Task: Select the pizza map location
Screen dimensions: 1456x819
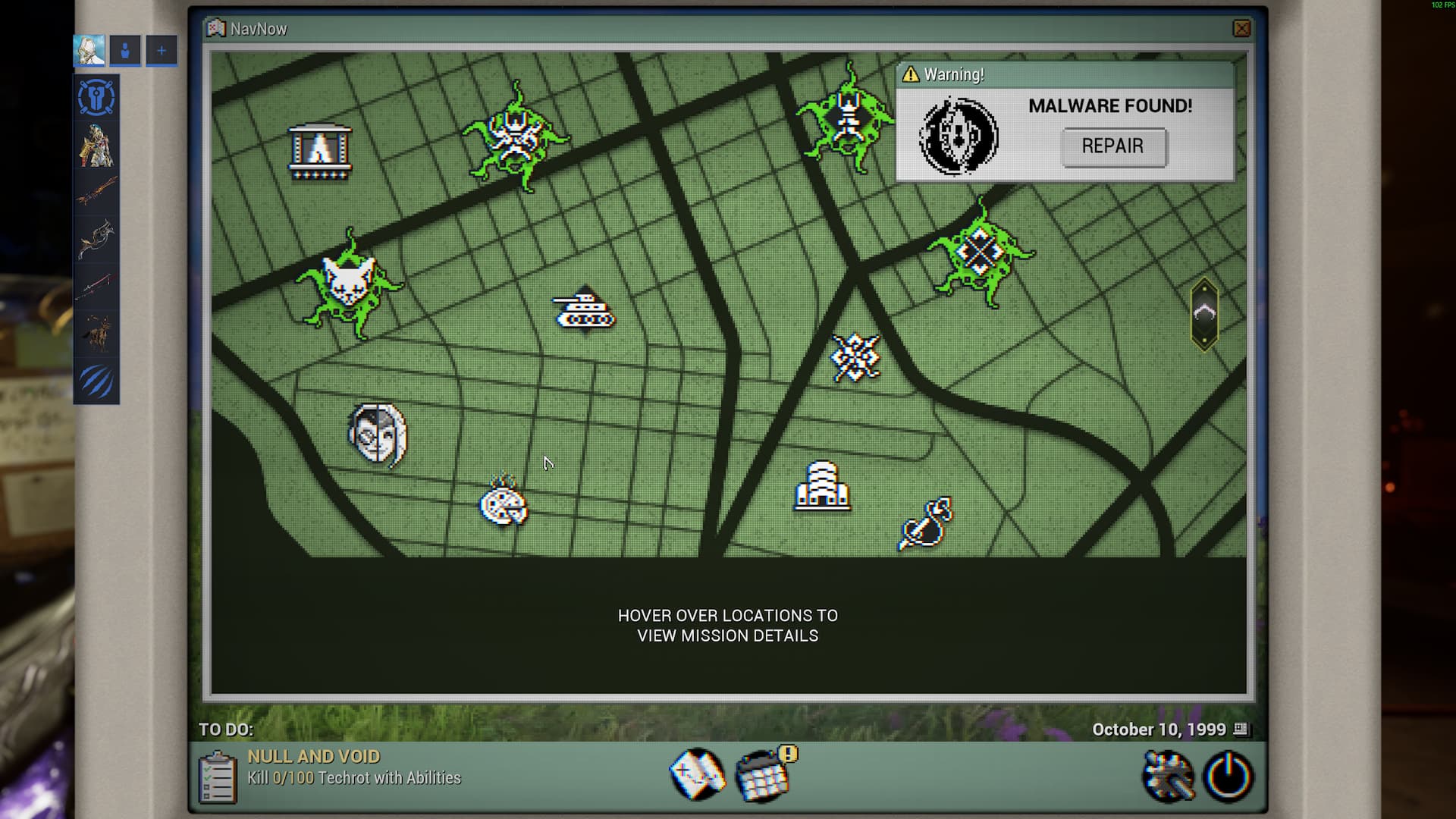Action: (503, 502)
